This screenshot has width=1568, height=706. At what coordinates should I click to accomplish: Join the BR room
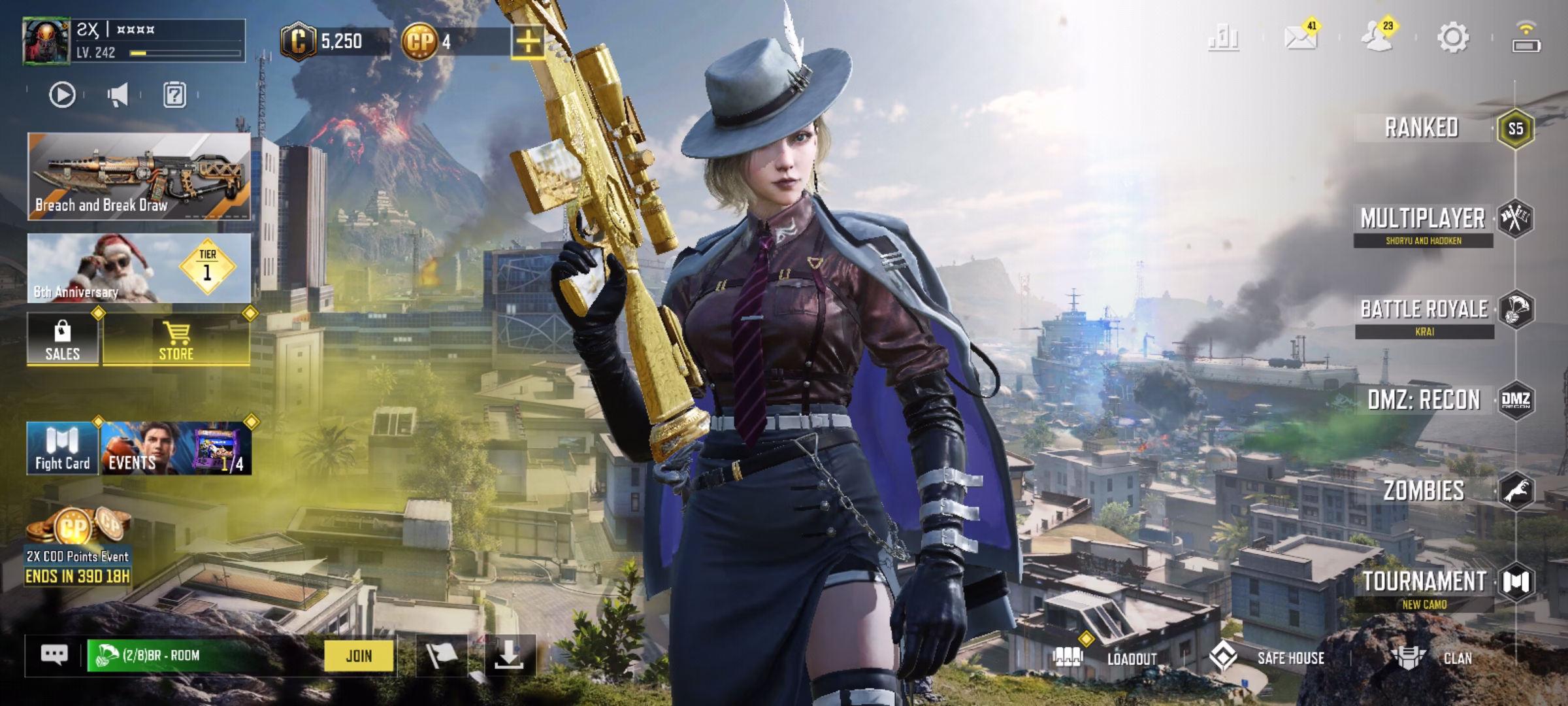tap(359, 656)
